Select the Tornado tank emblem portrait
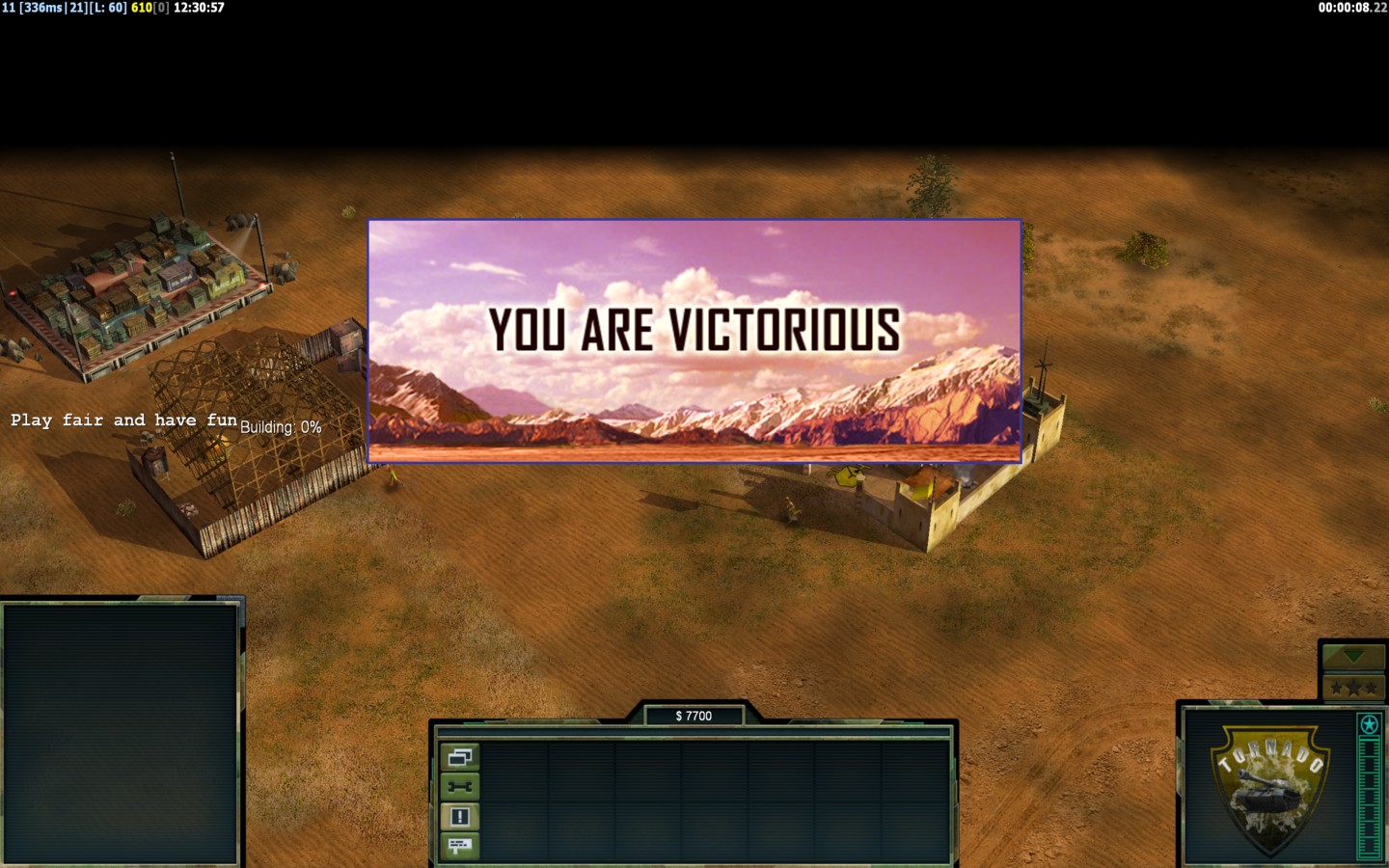Viewport: 1389px width, 868px height. 1269,788
